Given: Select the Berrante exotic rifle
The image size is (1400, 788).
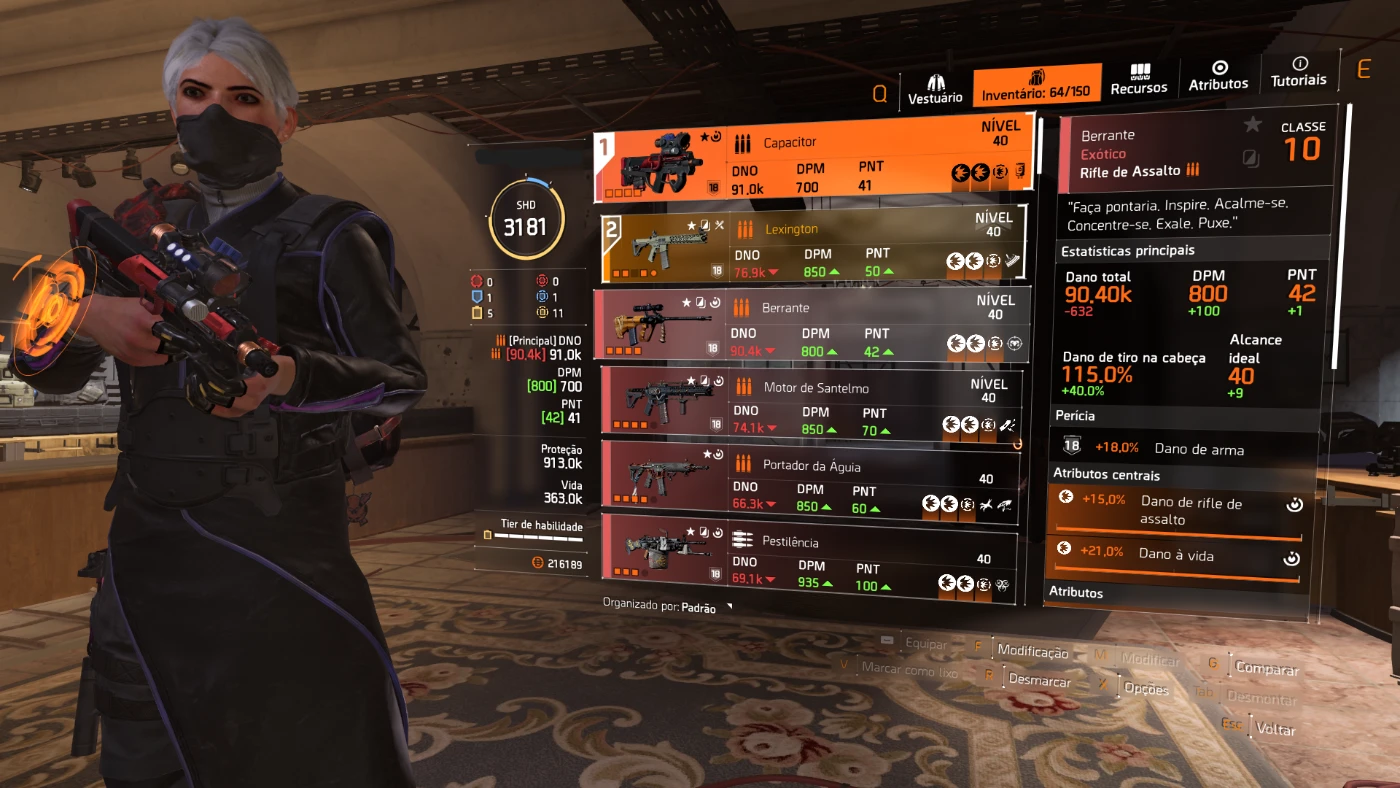Looking at the screenshot, I should coord(808,324).
